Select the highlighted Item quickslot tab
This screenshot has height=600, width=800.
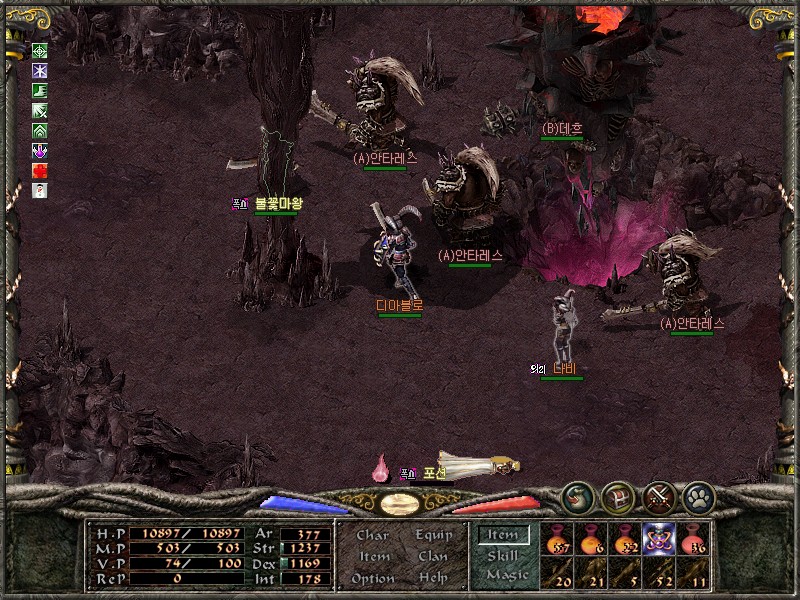point(502,535)
